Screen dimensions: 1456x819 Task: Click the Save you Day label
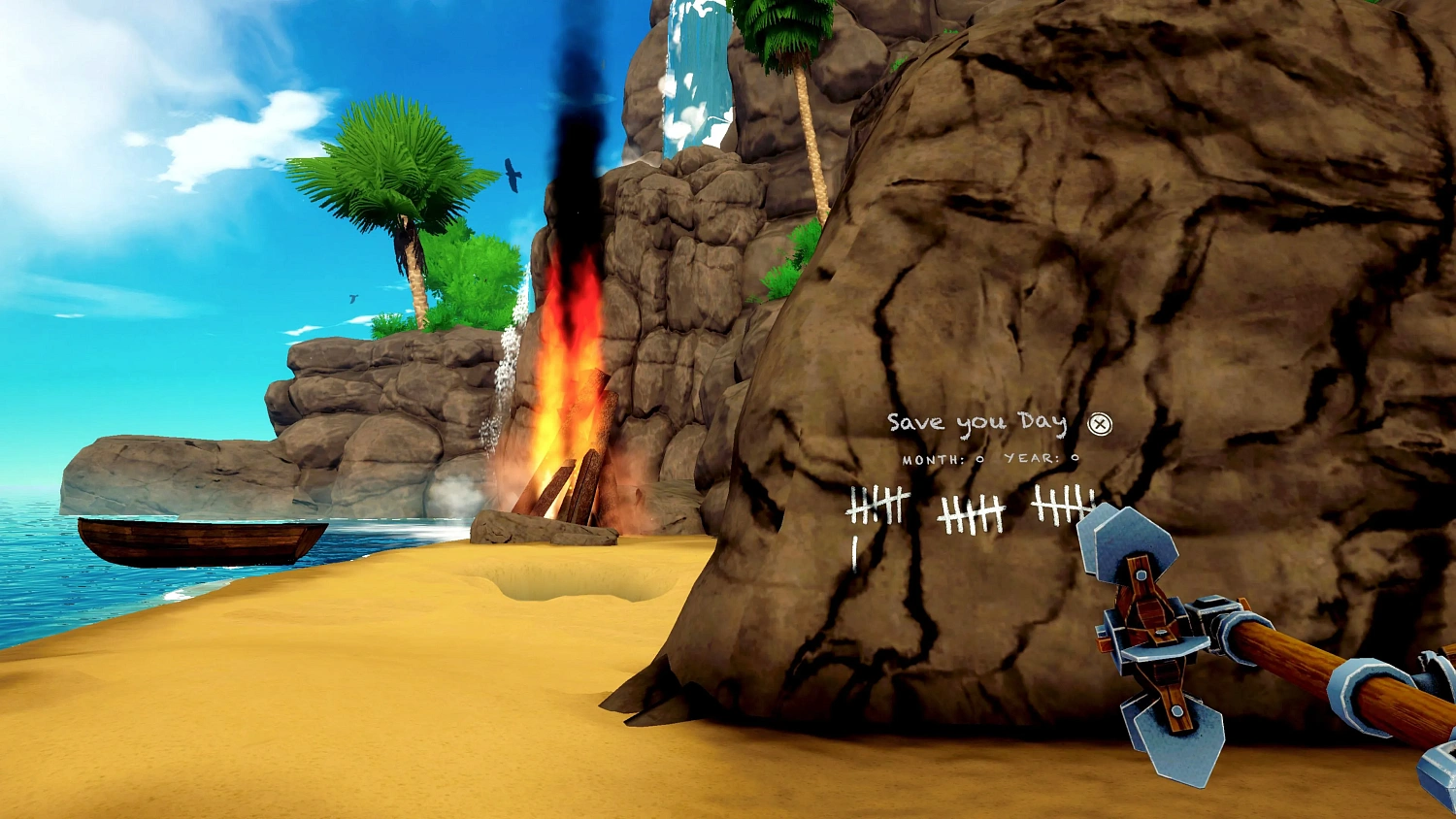click(x=976, y=422)
